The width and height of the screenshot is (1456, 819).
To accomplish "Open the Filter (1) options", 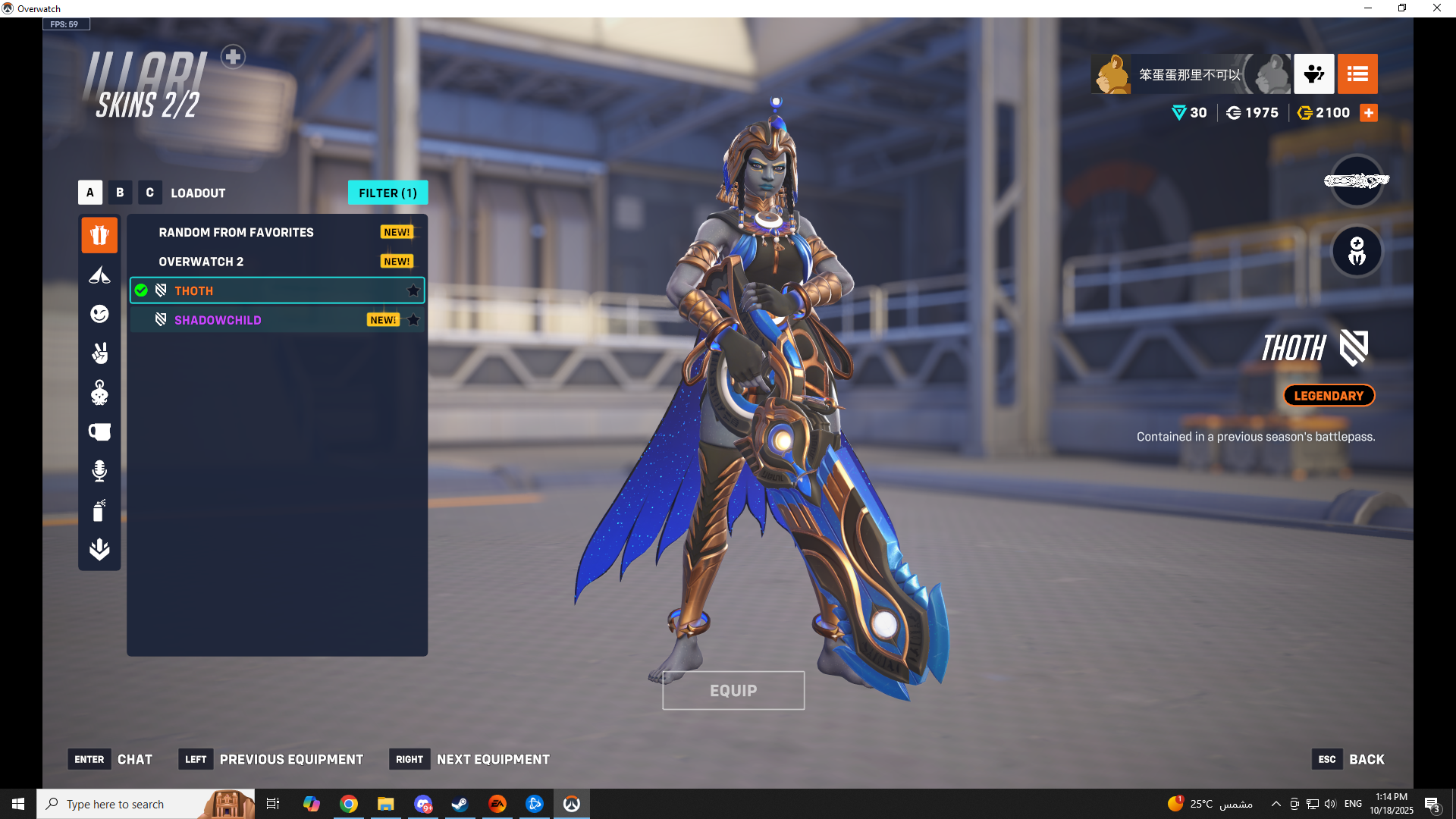I will pos(388,193).
